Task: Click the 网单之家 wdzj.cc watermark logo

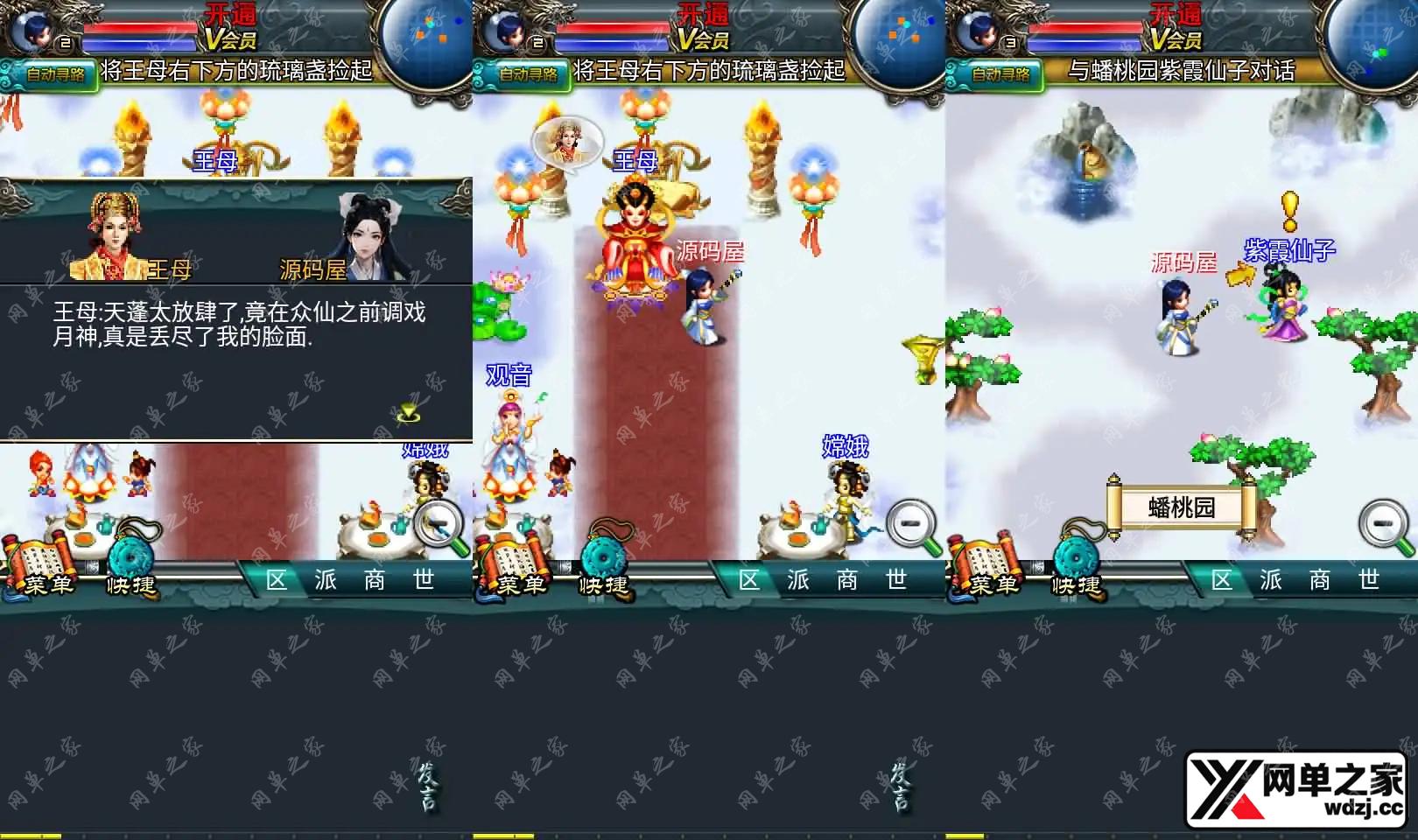Action: coord(1300,789)
